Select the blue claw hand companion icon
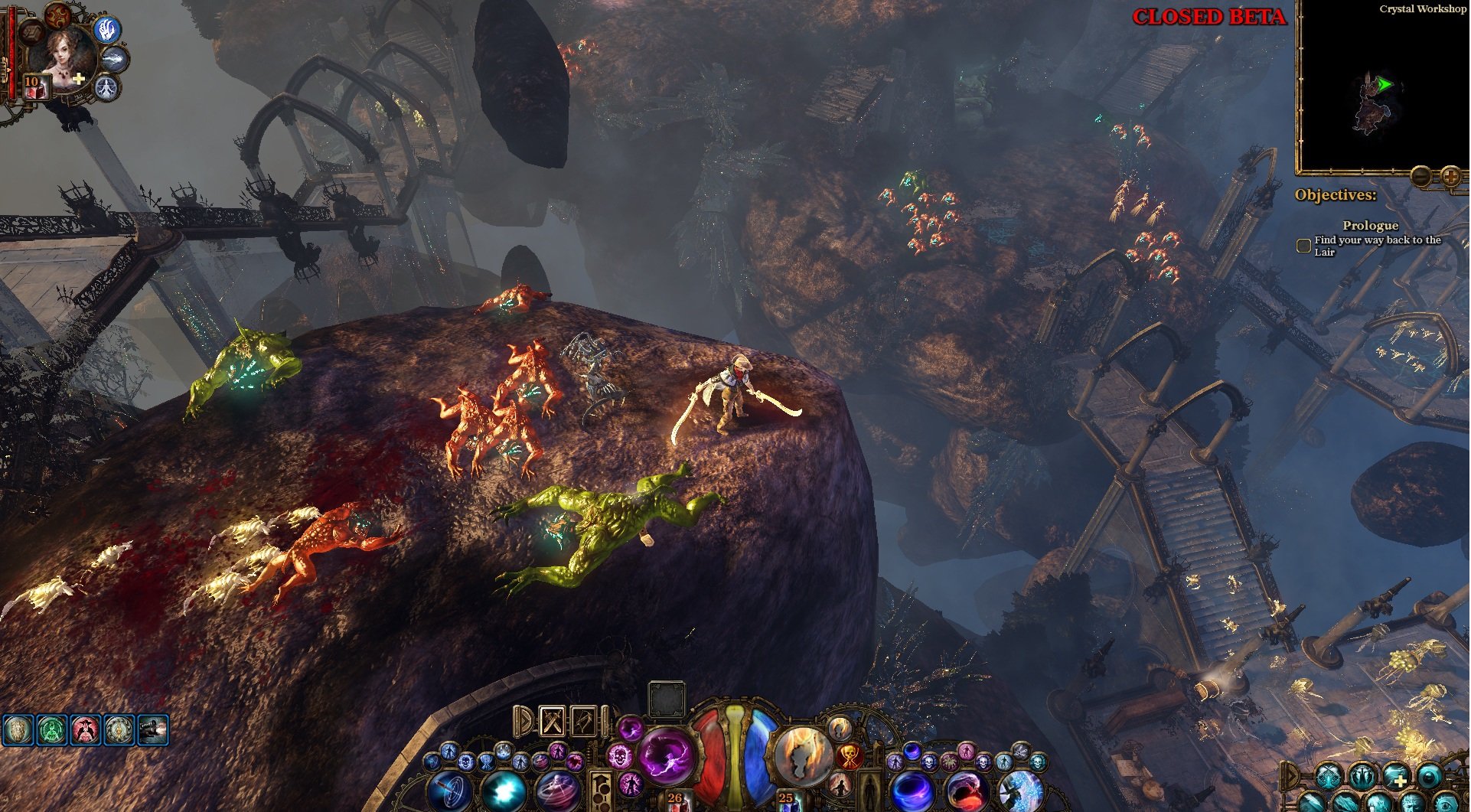Image resolution: width=1471 pixels, height=812 pixels. pos(108,31)
